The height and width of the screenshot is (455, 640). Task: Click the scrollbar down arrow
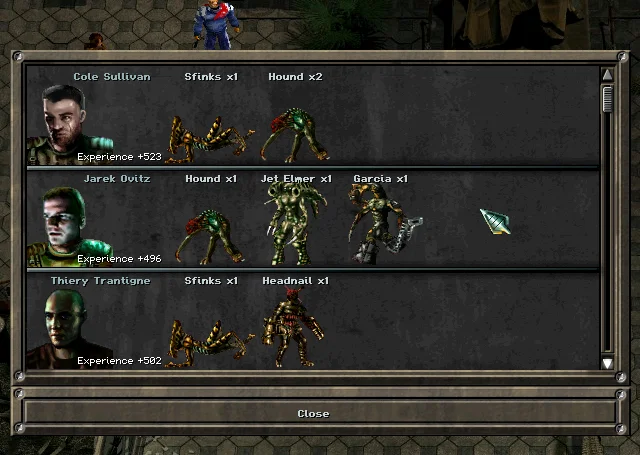[607, 362]
